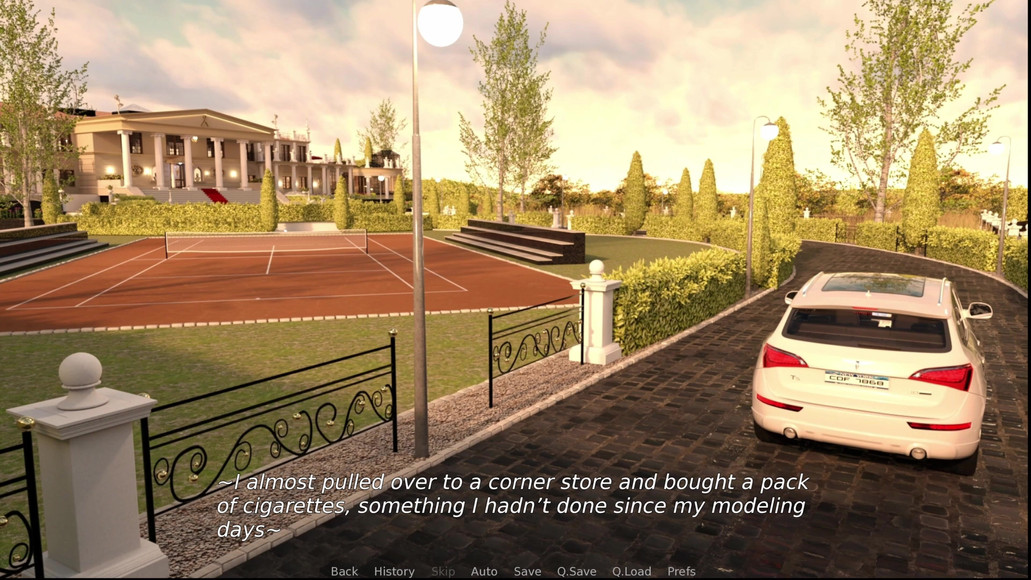Quick save with Q.Save

click(x=576, y=571)
